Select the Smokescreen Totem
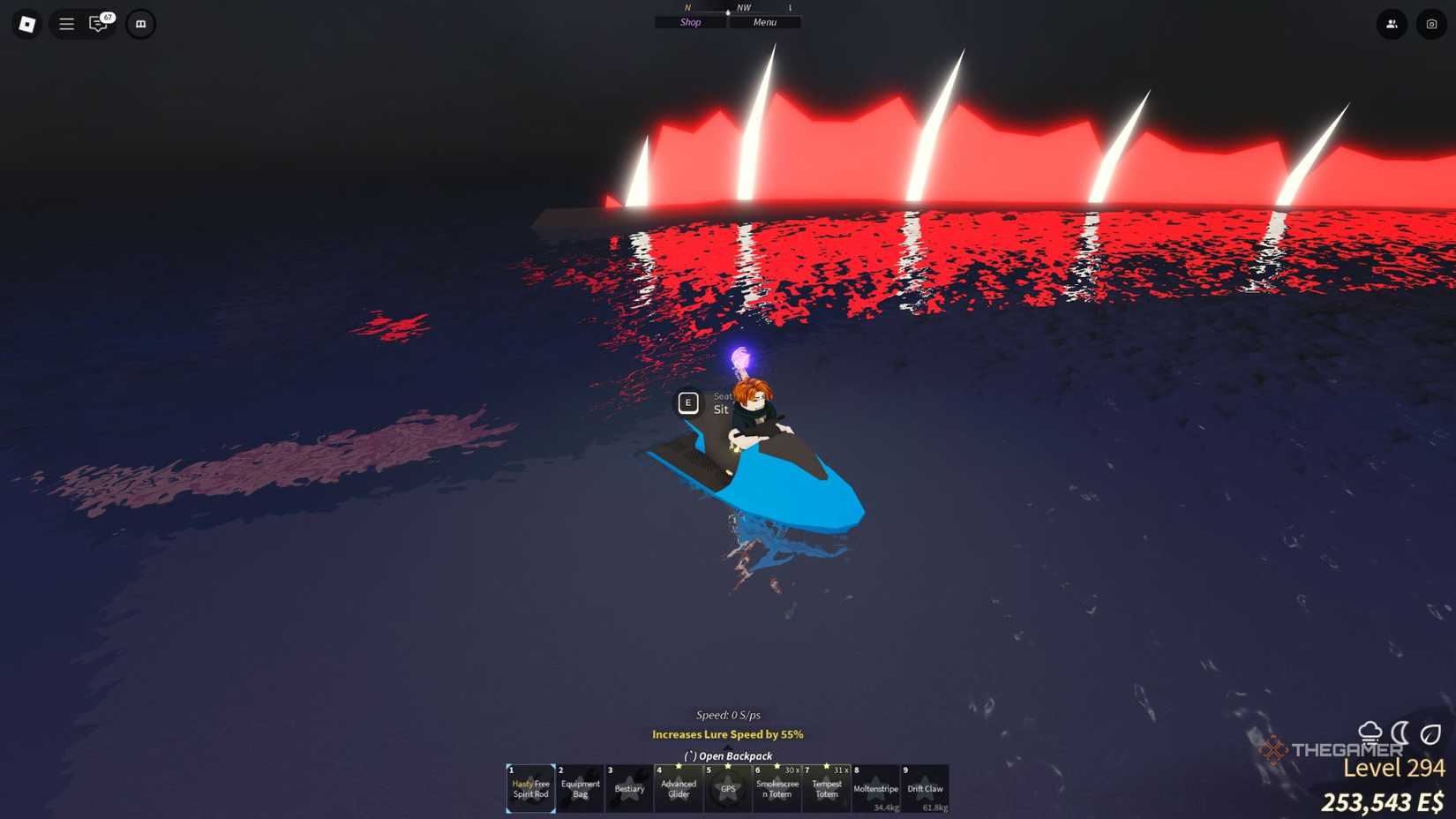This screenshot has height=819, width=1456. tap(777, 788)
